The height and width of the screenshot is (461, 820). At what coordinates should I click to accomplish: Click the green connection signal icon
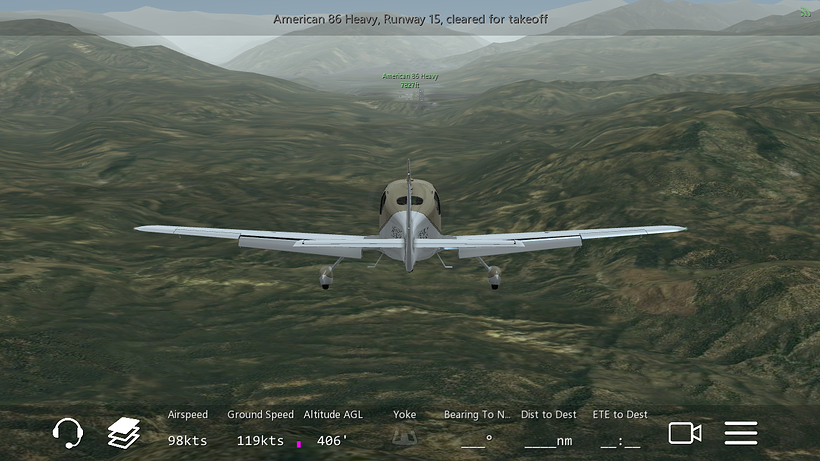(x=805, y=13)
